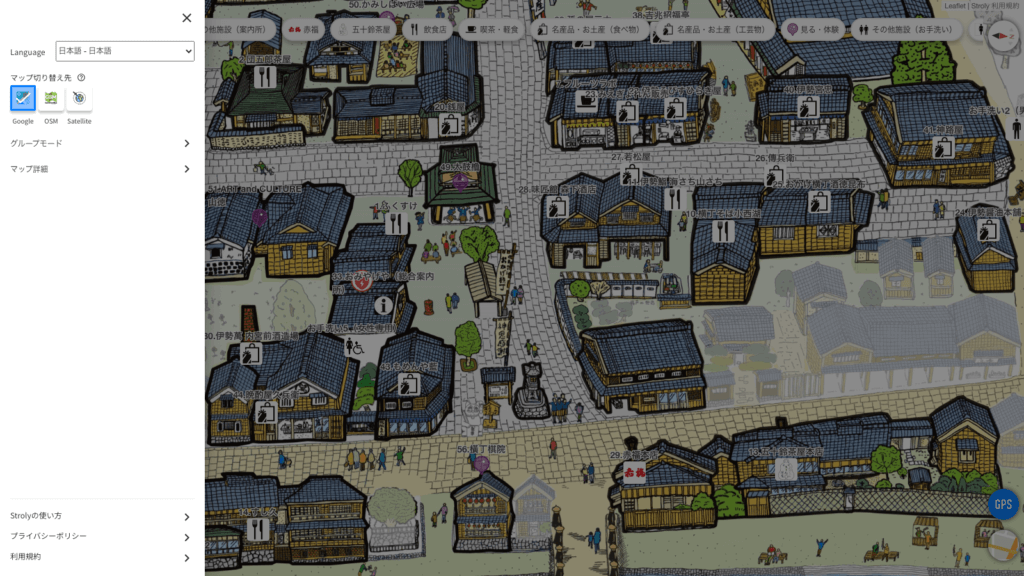Viewport: 1024px width, 576px height.
Task: Activate the blue GPS button
Action: coord(1003,504)
